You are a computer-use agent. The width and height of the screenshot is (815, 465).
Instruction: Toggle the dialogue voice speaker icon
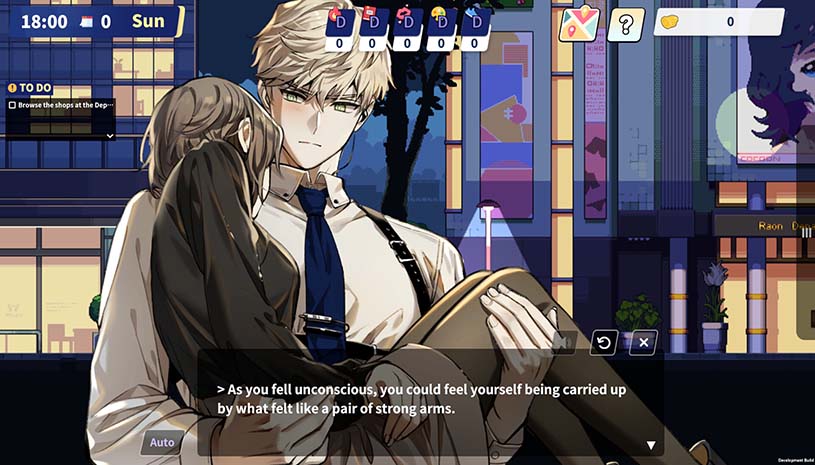563,342
